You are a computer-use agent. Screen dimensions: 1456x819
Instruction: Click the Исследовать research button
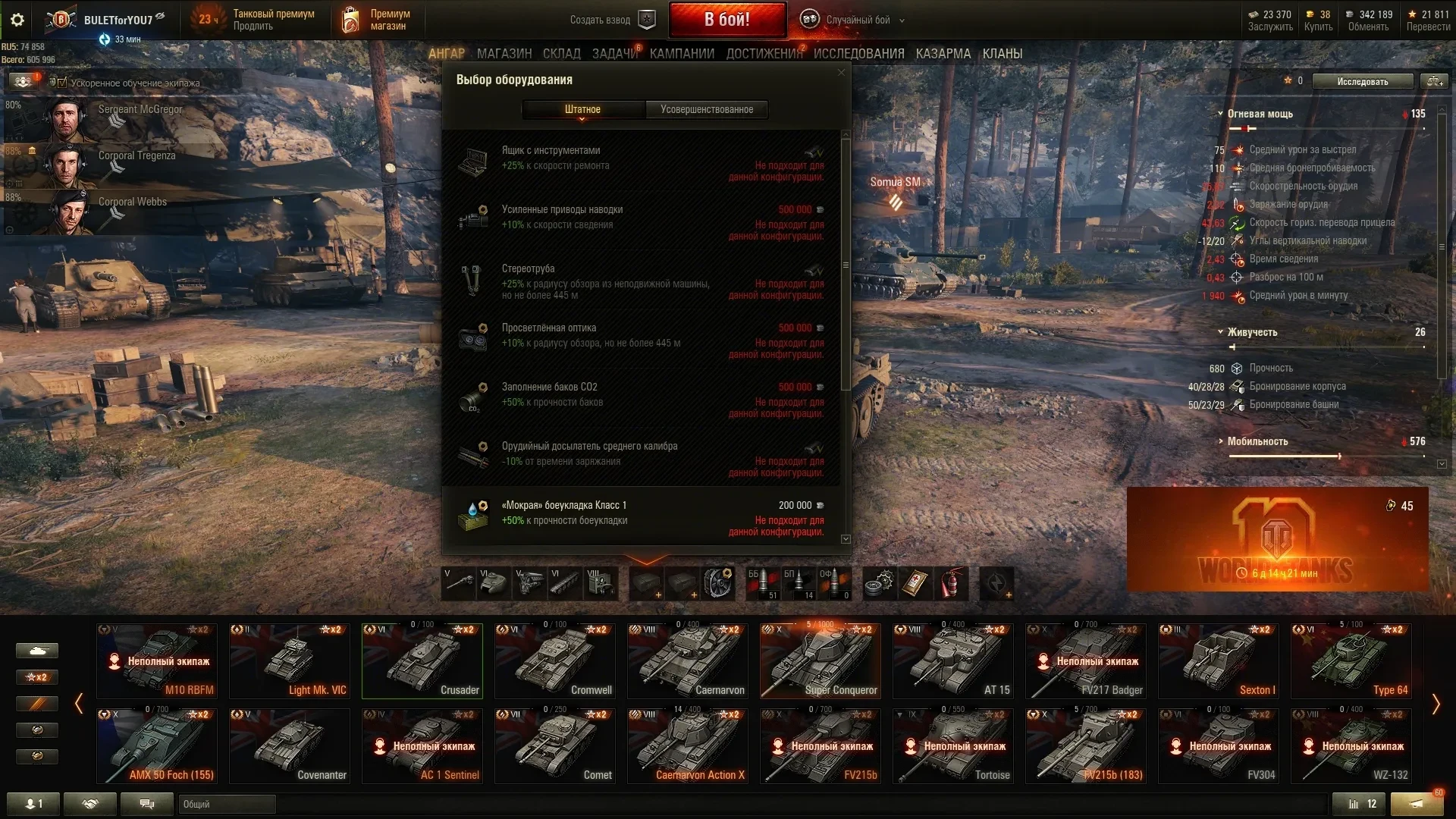tap(1362, 81)
